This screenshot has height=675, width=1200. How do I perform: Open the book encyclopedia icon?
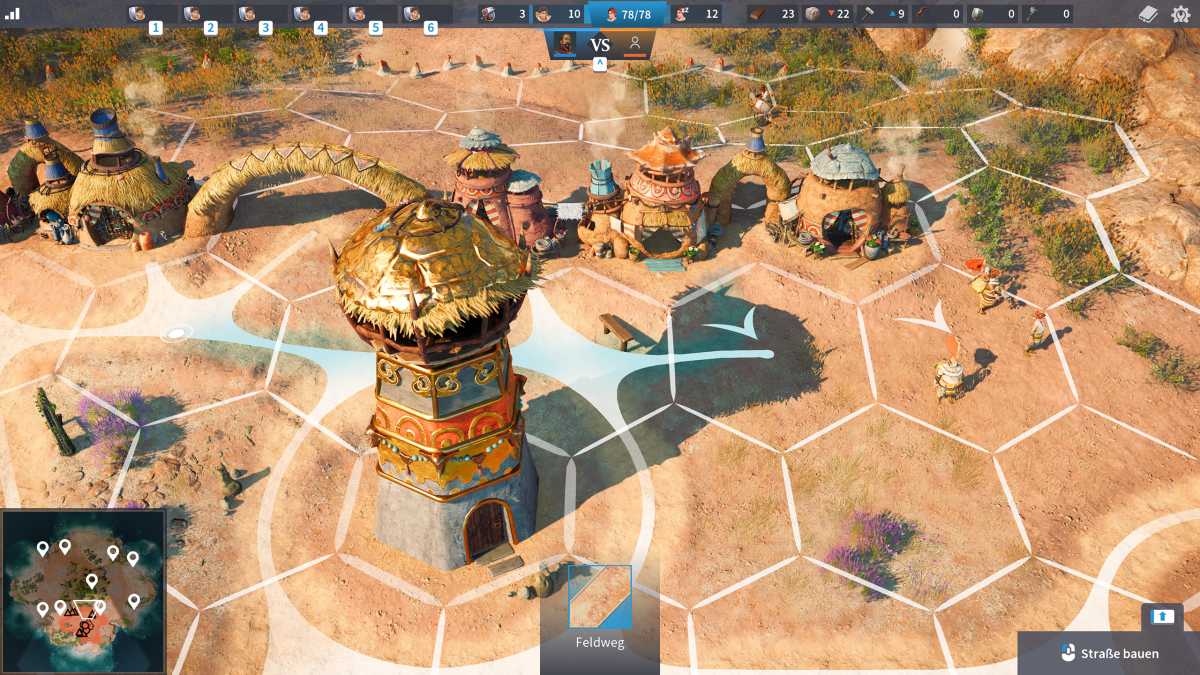(x=1149, y=14)
